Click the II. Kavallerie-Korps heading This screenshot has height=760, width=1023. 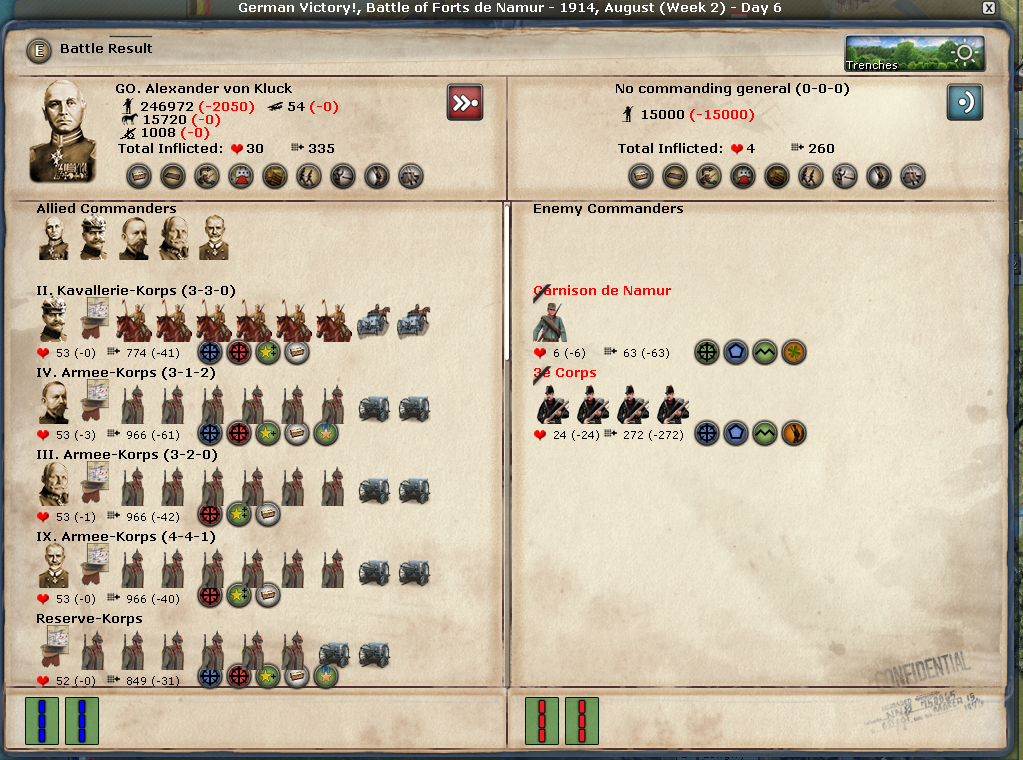click(136, 291)
